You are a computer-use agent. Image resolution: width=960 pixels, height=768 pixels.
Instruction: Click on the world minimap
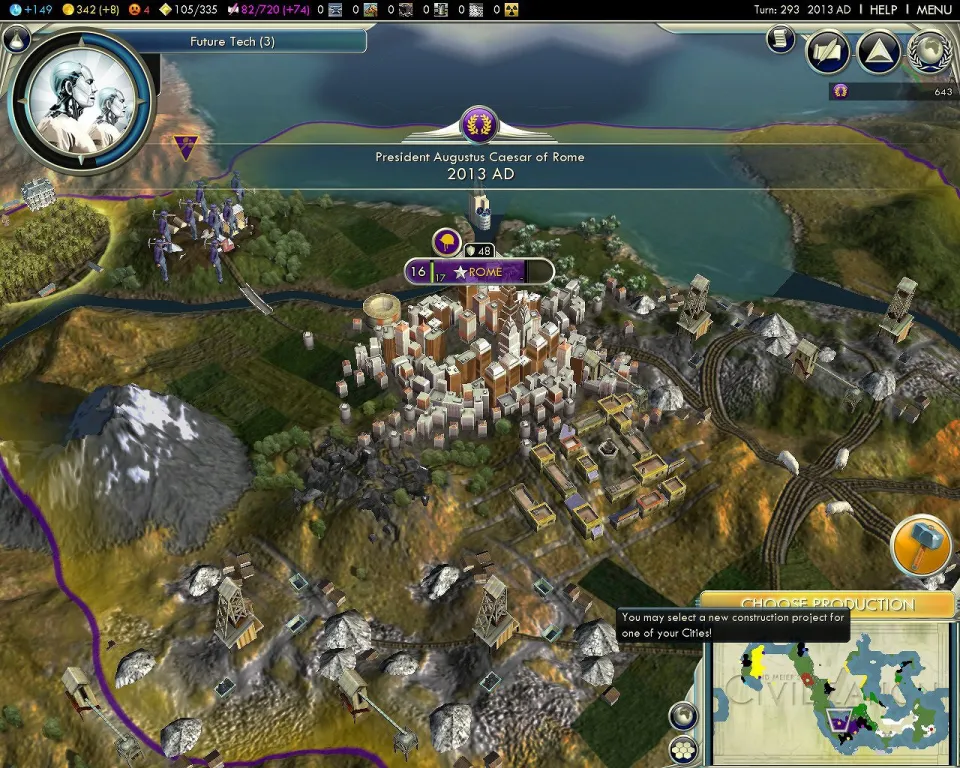coord(829,690)
